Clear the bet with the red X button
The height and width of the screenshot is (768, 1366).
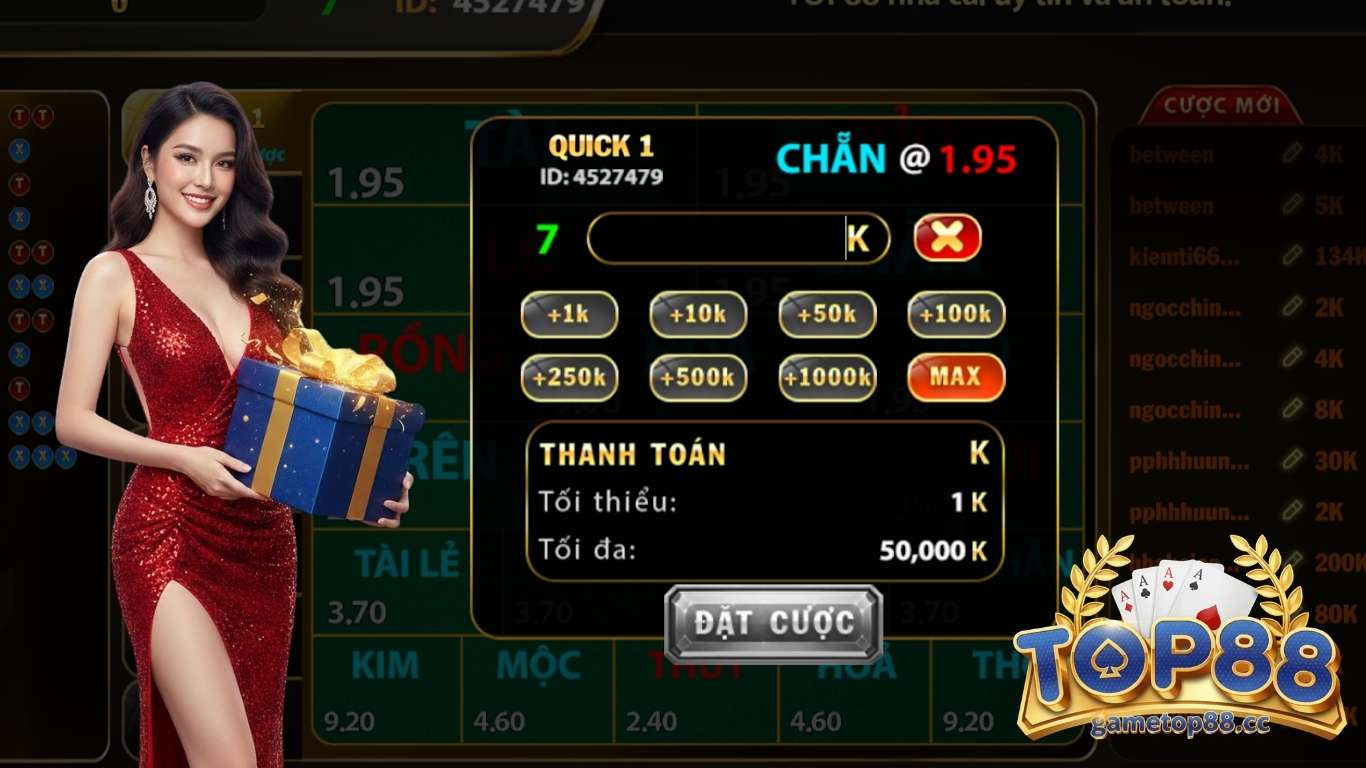pos(946,237)
